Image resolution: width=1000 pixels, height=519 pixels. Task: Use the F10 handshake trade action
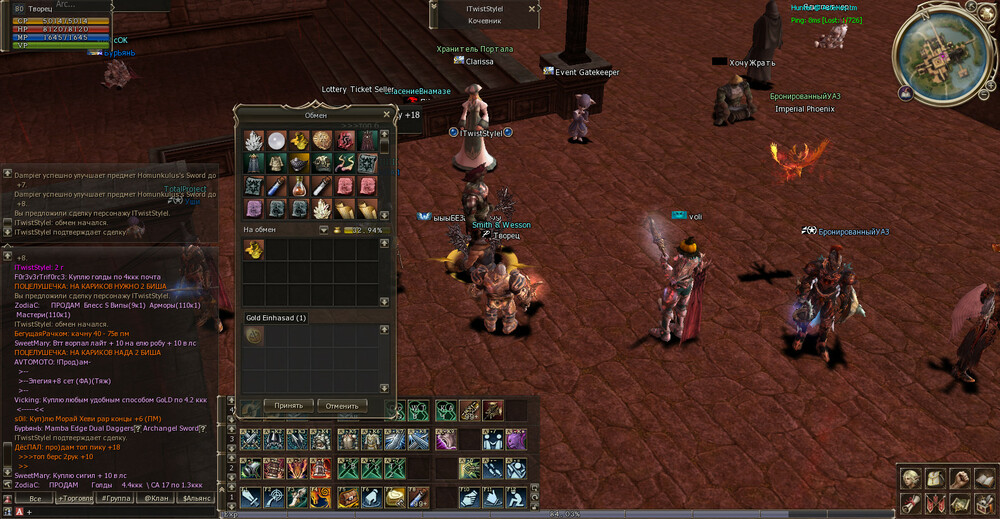(x=469, y=495)
